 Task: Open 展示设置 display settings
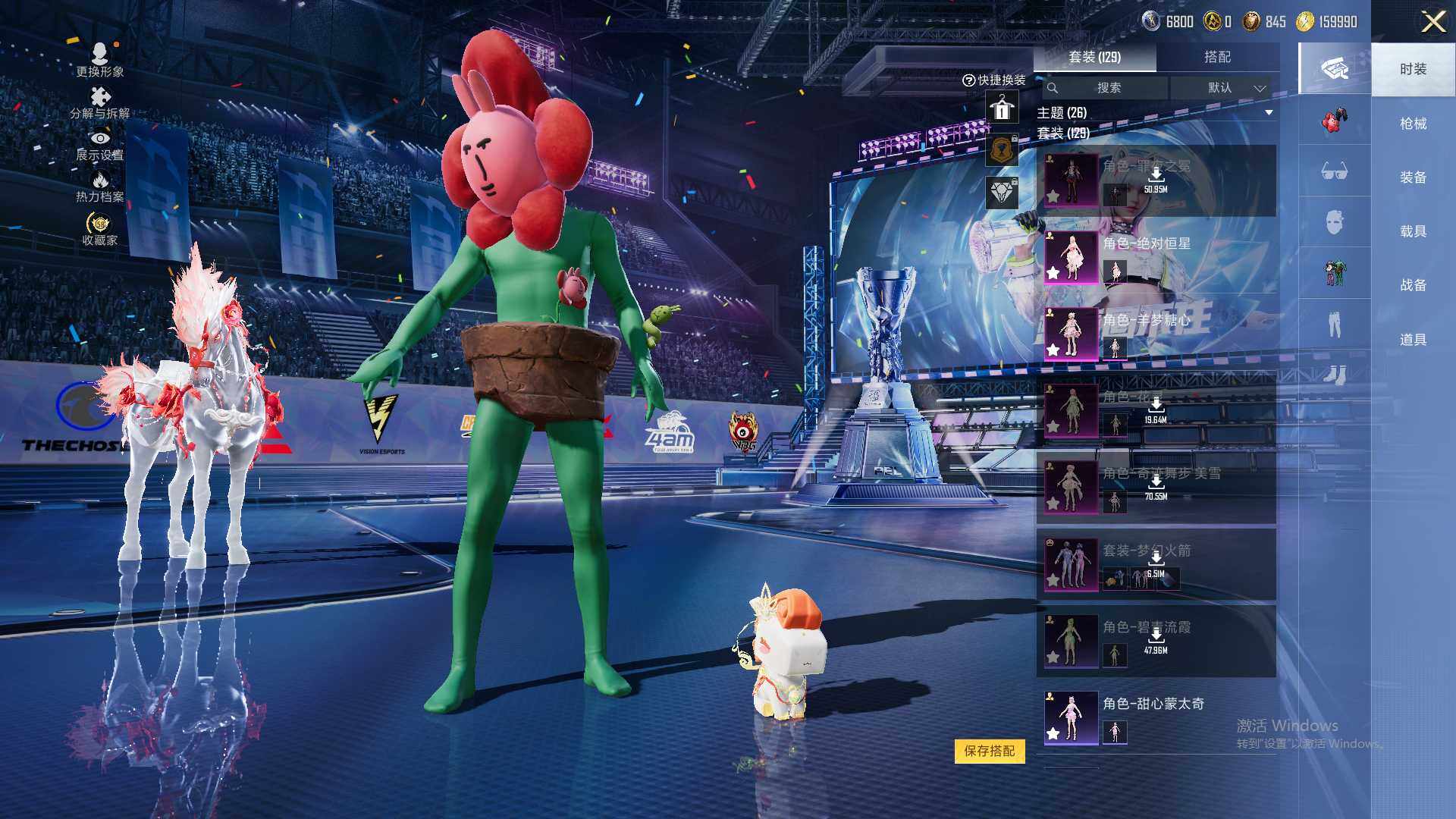coord(100,146)
